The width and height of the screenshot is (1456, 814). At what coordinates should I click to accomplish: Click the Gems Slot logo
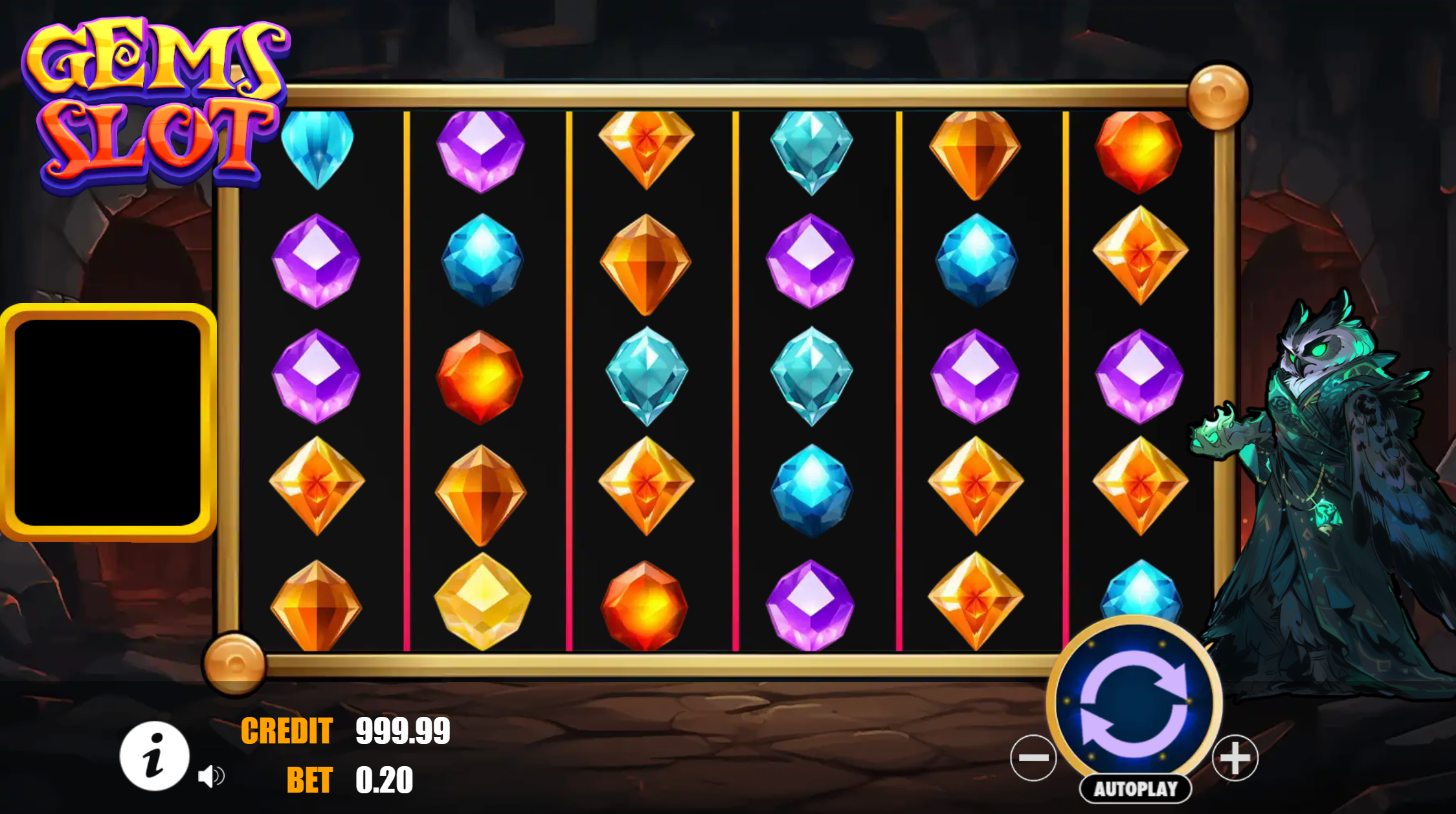pos(155,100)
